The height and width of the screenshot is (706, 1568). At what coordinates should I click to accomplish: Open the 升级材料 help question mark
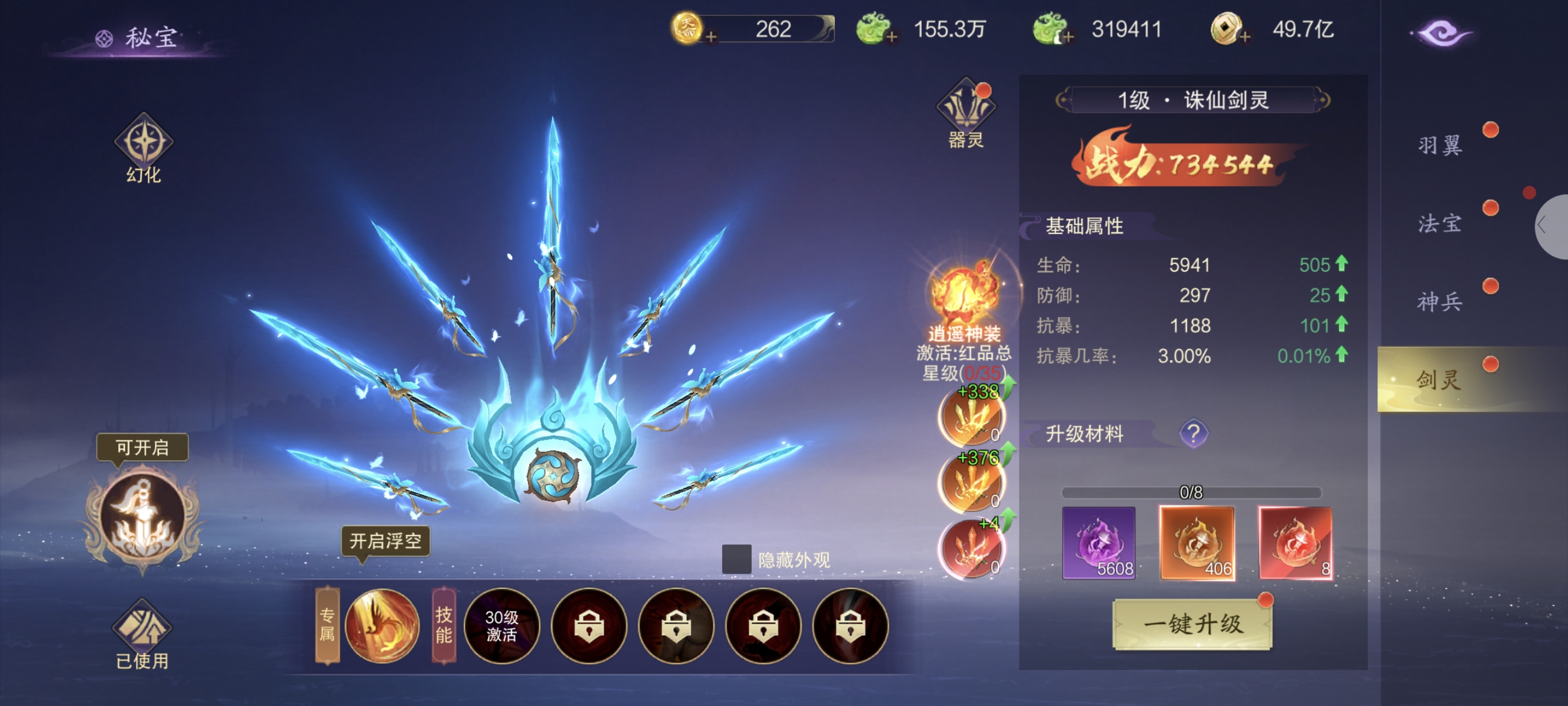[1193, 434]
